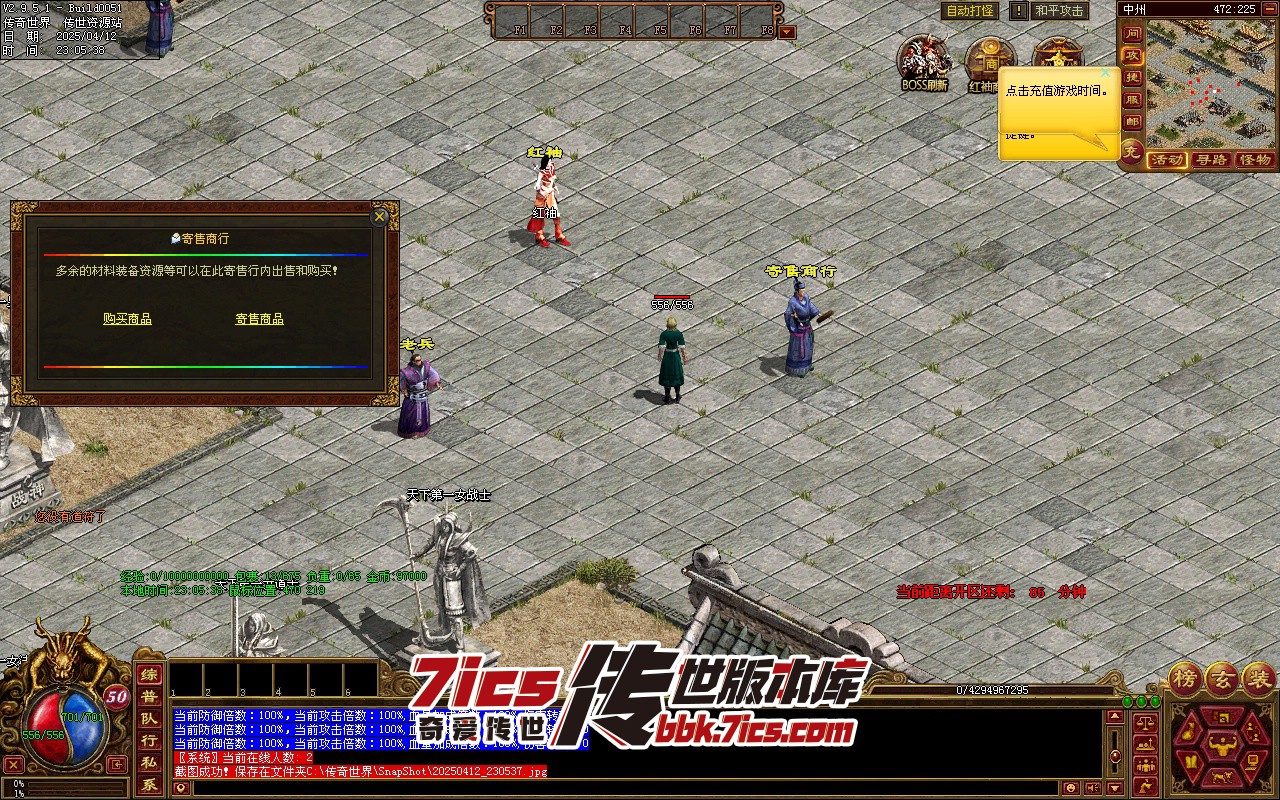Open the 活动 events tab
The width and height of the screenshot is (1280, 800).
point(1166,160)
